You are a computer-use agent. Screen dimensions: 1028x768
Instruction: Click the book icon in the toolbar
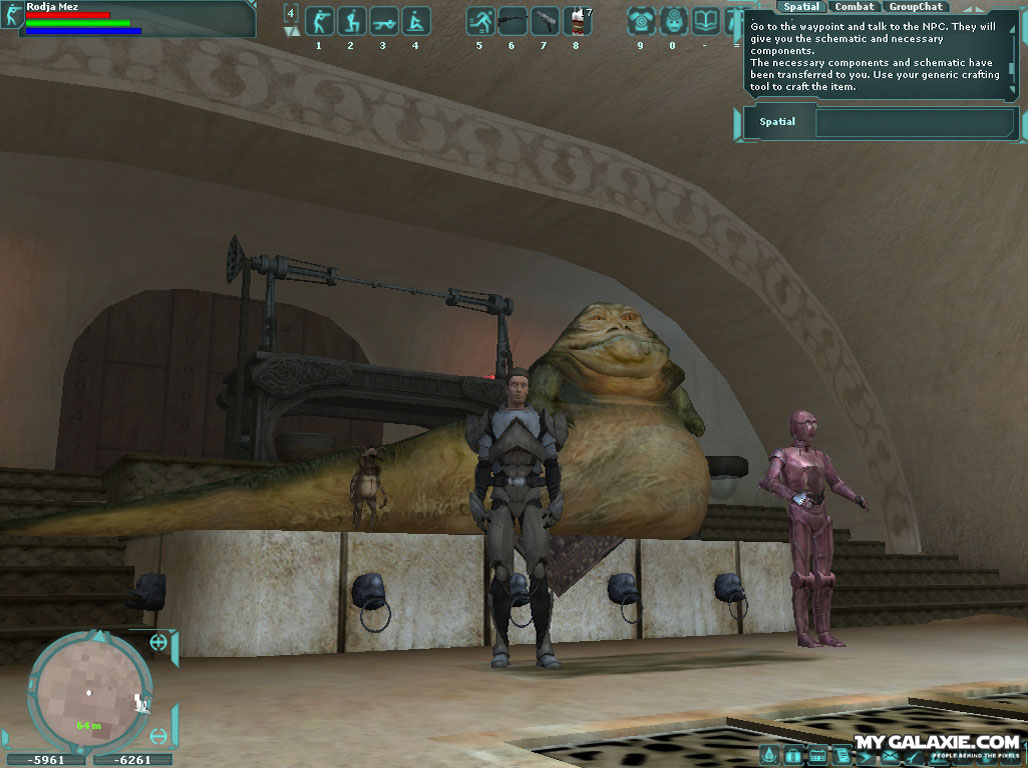tap(705, 21)
